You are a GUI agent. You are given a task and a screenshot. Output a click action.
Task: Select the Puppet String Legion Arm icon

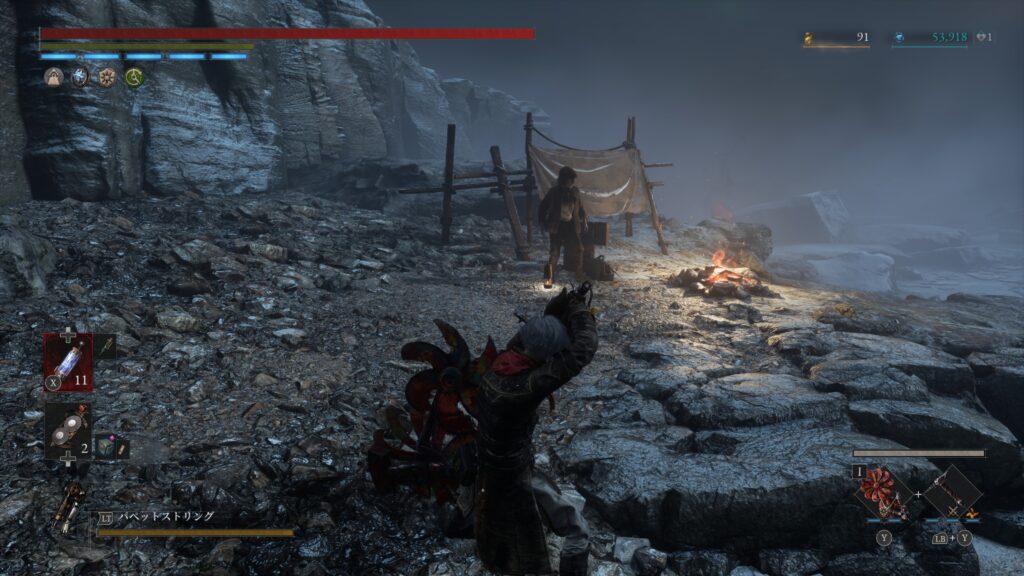68,508
